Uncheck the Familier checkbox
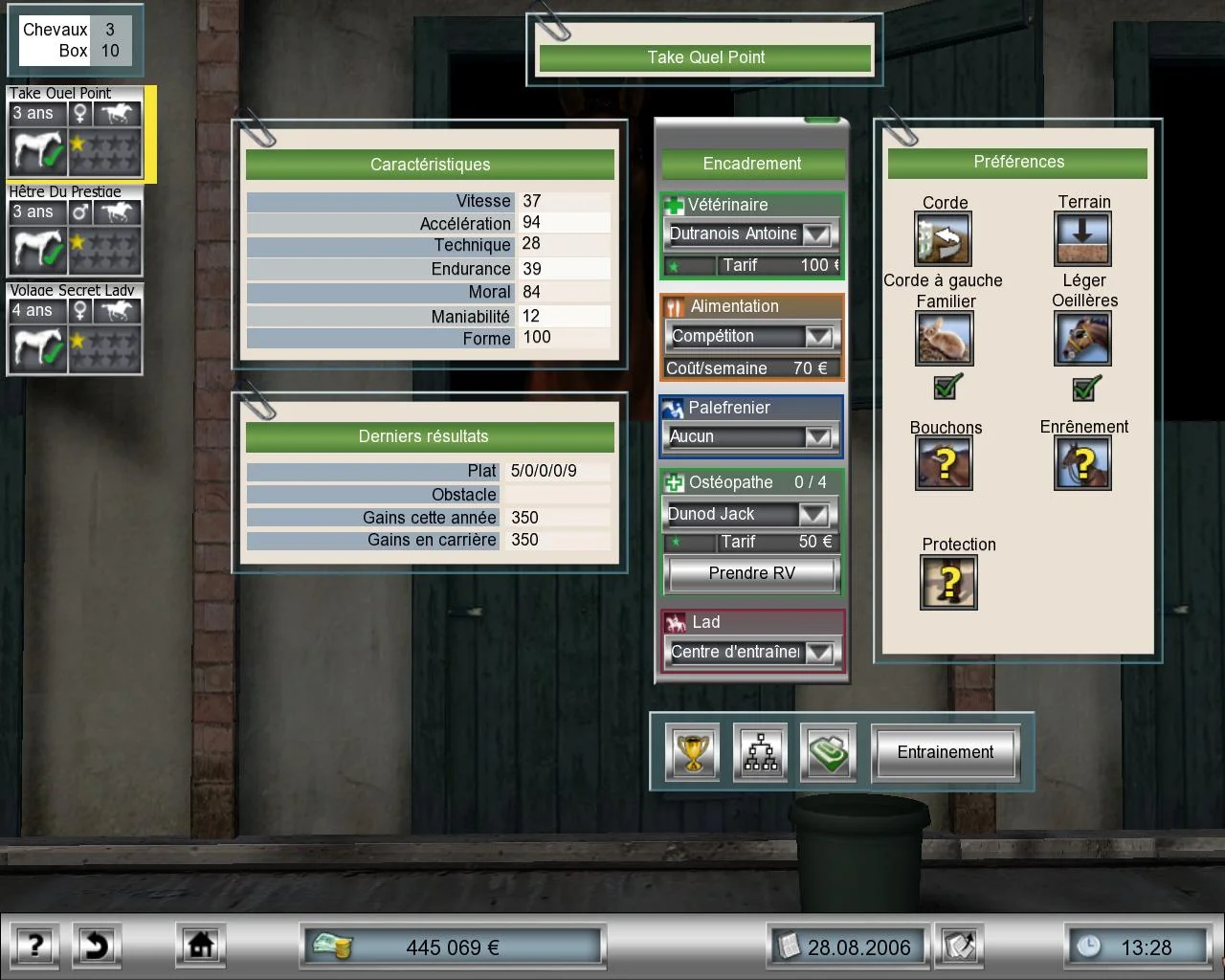1225x980 pixels. (944, 389)
